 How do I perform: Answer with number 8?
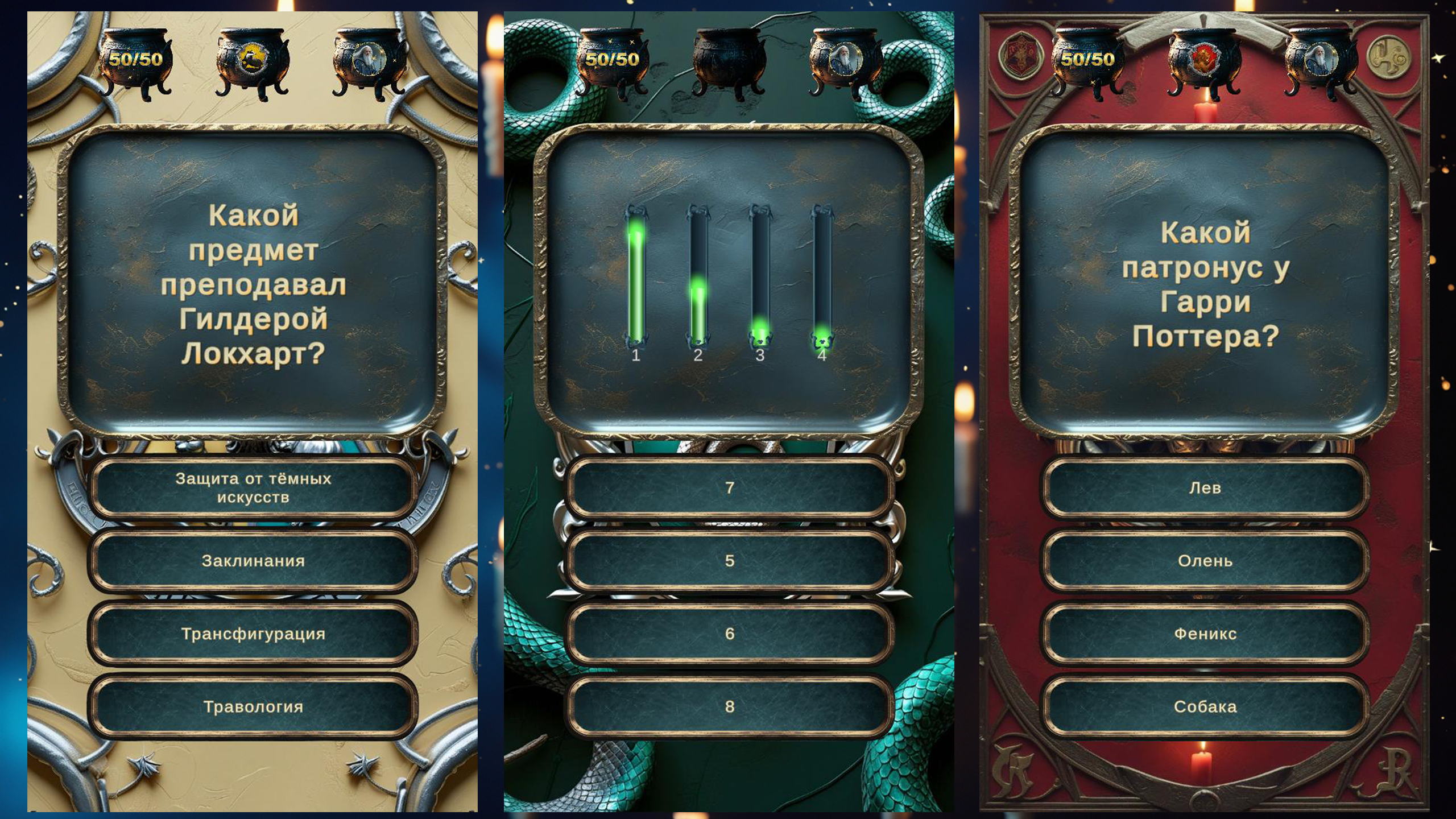(x=729, y=706)
